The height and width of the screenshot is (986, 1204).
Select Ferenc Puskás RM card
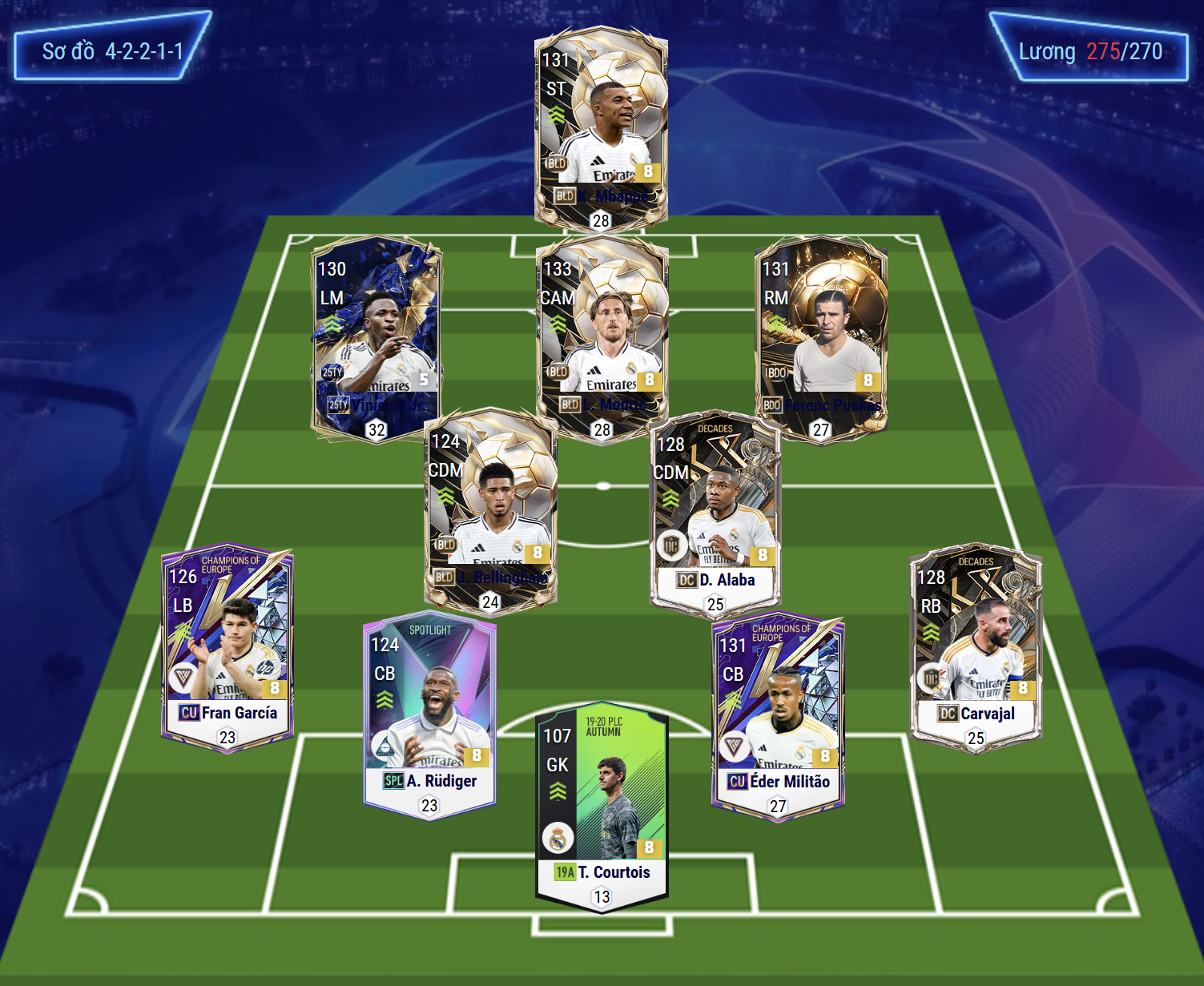coord(821,336)
